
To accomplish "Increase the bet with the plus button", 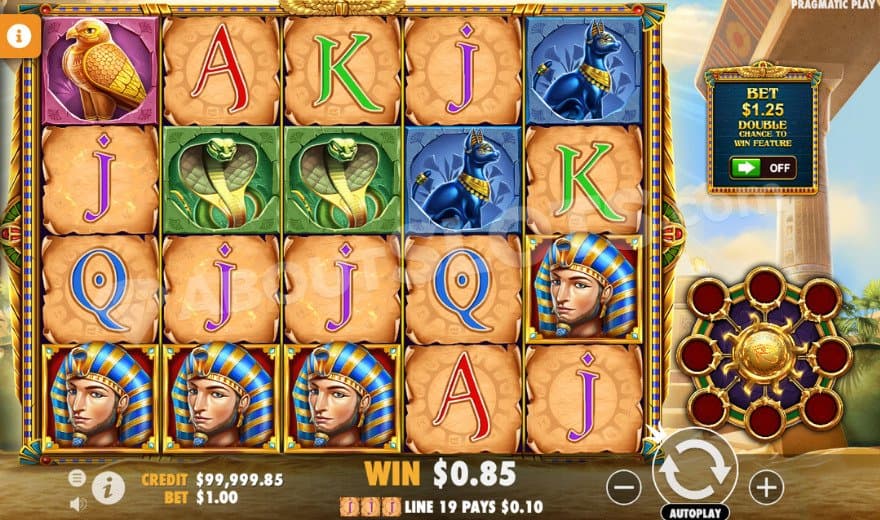I will tap(766, 487).
